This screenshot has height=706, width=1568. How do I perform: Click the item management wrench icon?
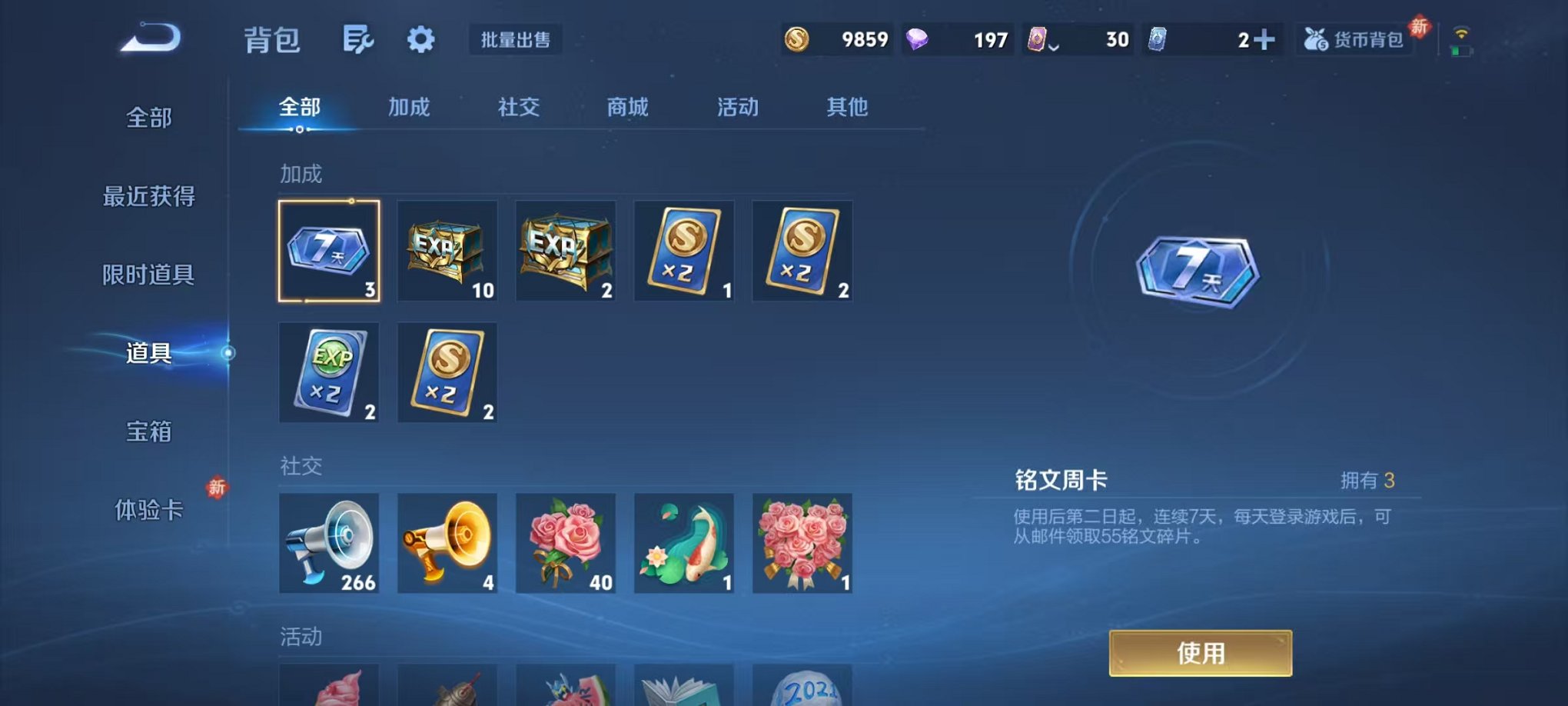(x=360, y=38)
